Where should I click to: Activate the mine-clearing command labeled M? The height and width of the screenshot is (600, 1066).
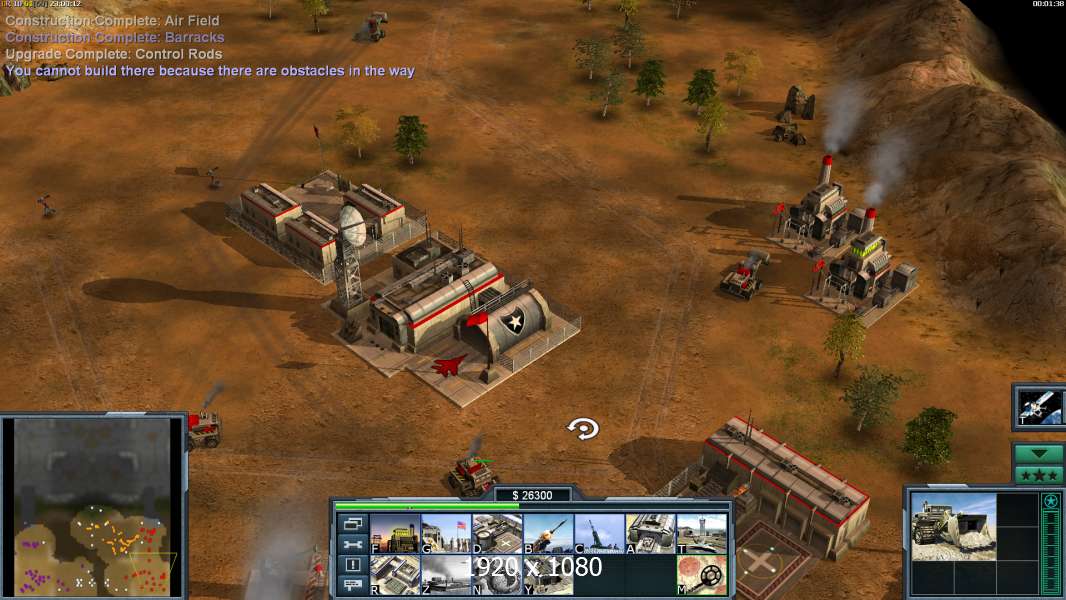click(x=702, y=575)
